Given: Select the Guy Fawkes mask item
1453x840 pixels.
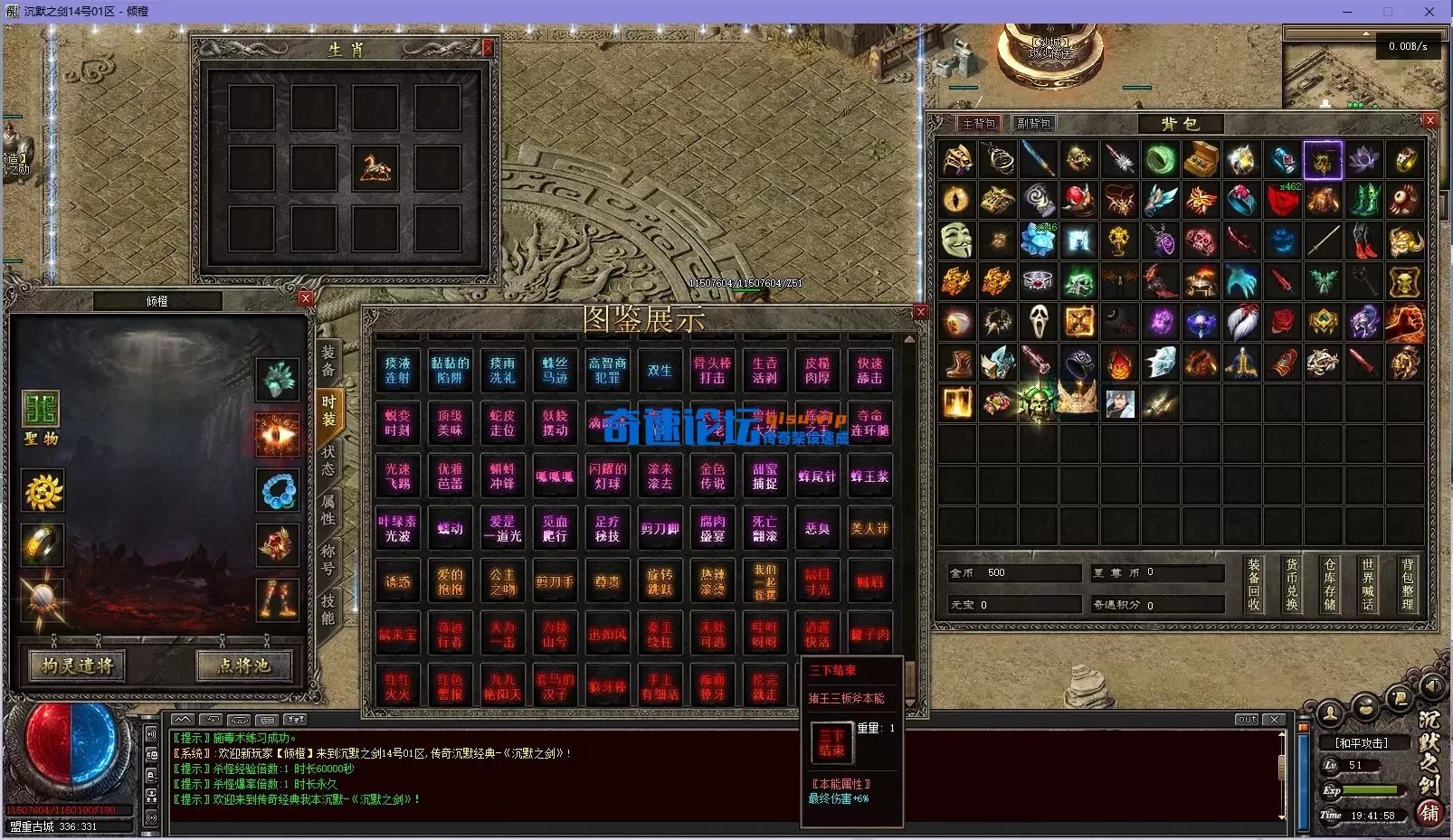Looking at the screenshot, I should coord(956,241).
